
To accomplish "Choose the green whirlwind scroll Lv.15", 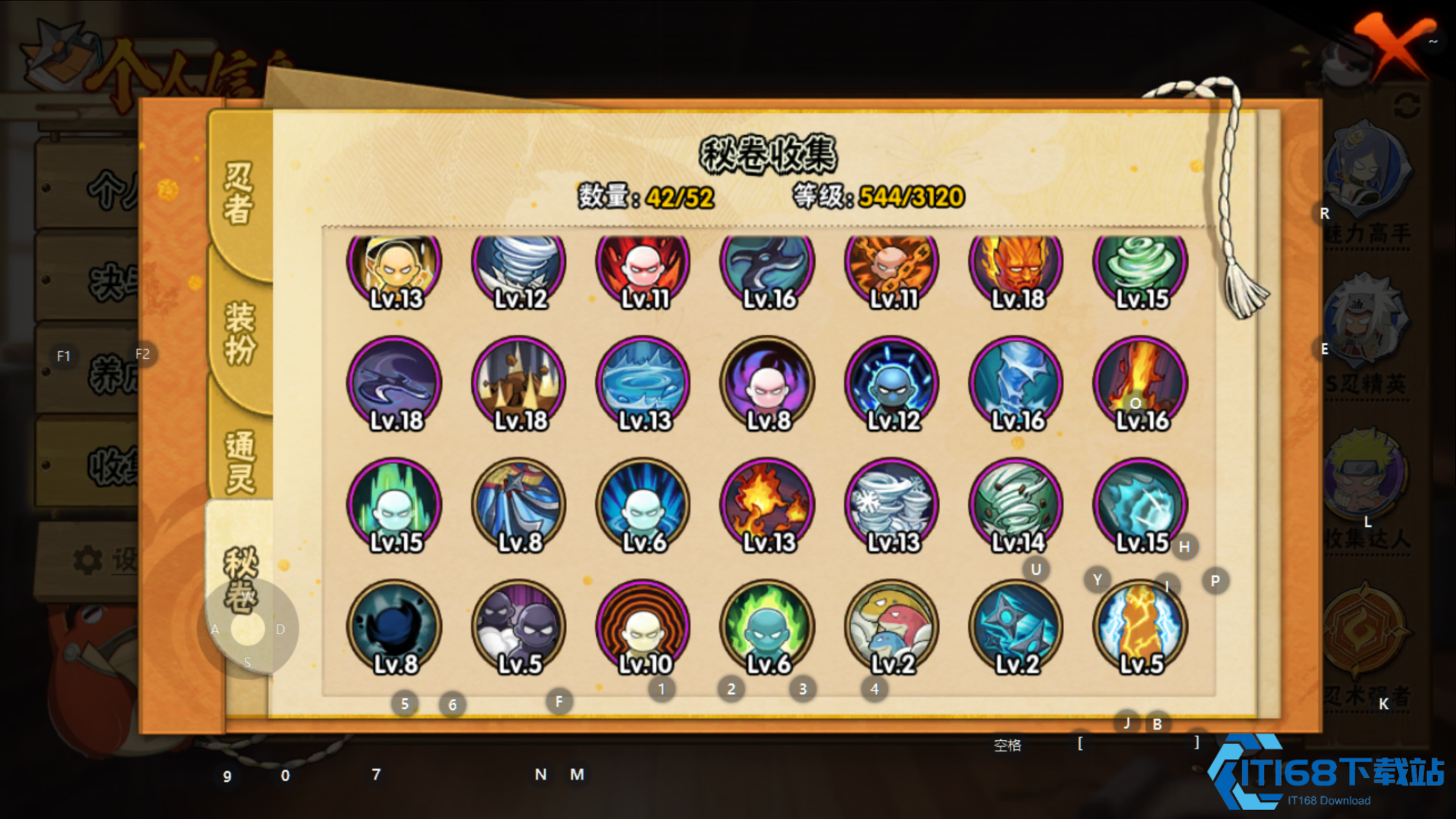I will 1141,265.
